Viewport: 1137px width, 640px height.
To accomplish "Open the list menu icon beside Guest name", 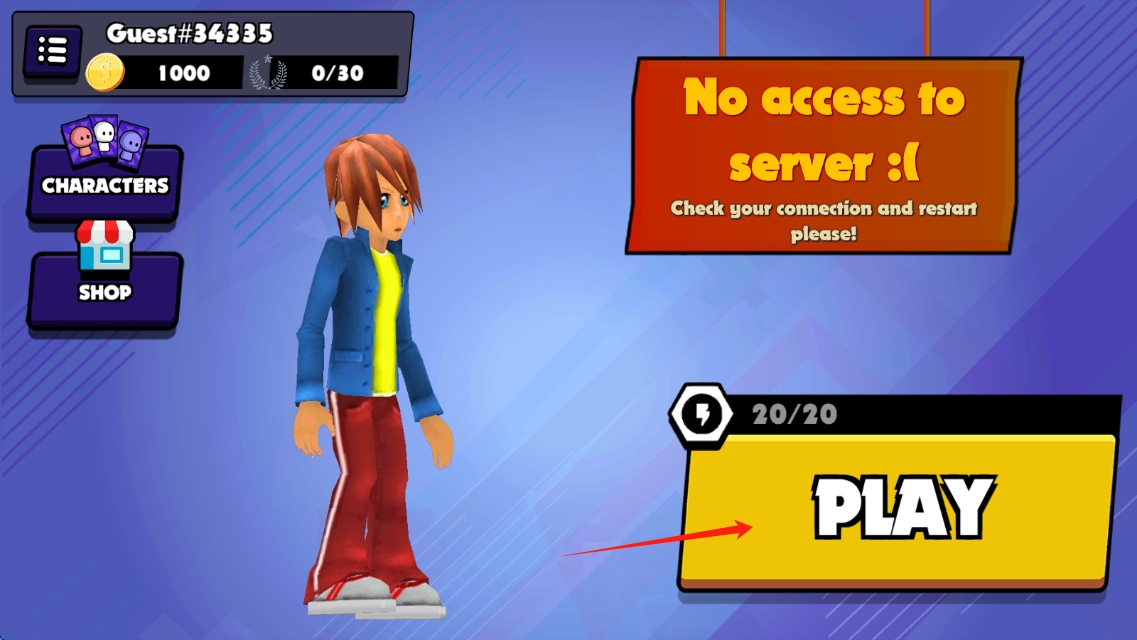I will click(x=52, y=50).
